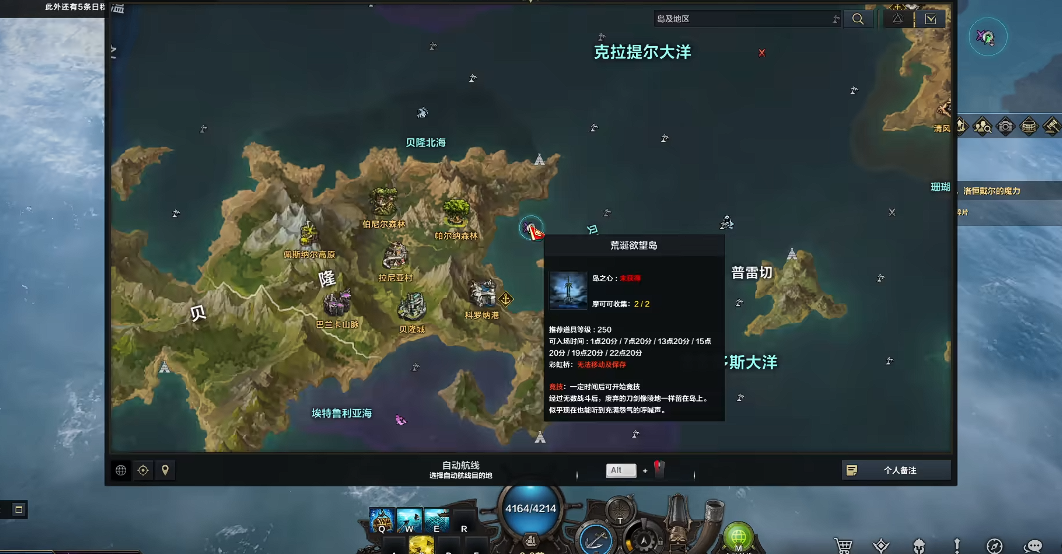Click the magnifying glass search button
The height and width of the screenshot is (554, 1062).
click(858, 18)
